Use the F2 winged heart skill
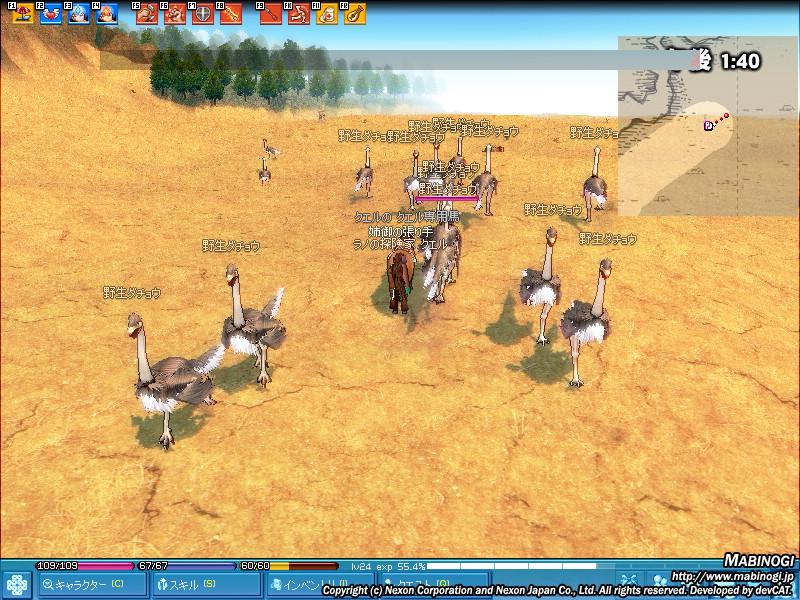Viewport: 800px width, 600px height. point(51,14)
